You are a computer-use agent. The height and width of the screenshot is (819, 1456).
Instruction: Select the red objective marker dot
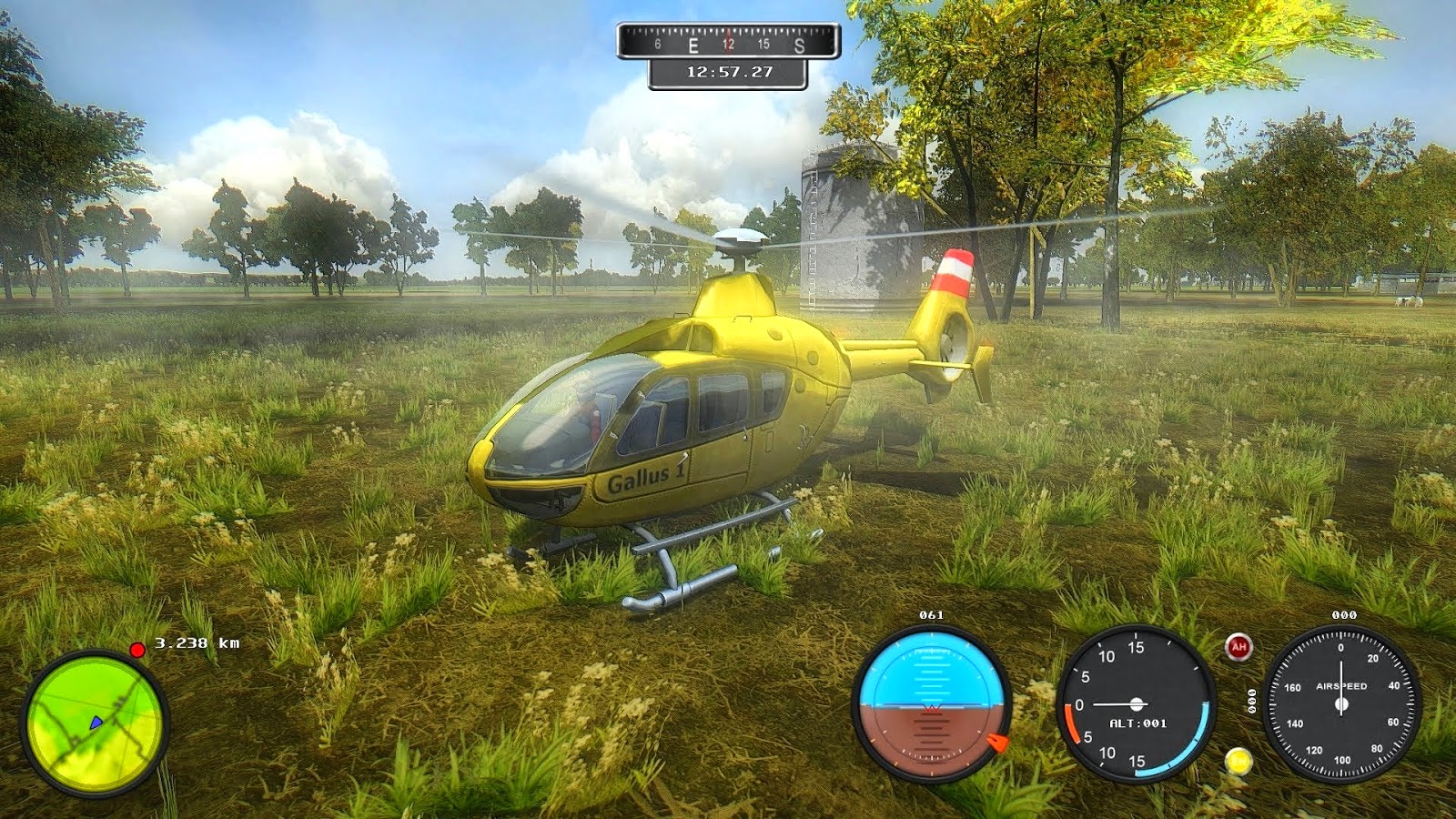click(x=137, y=650)
